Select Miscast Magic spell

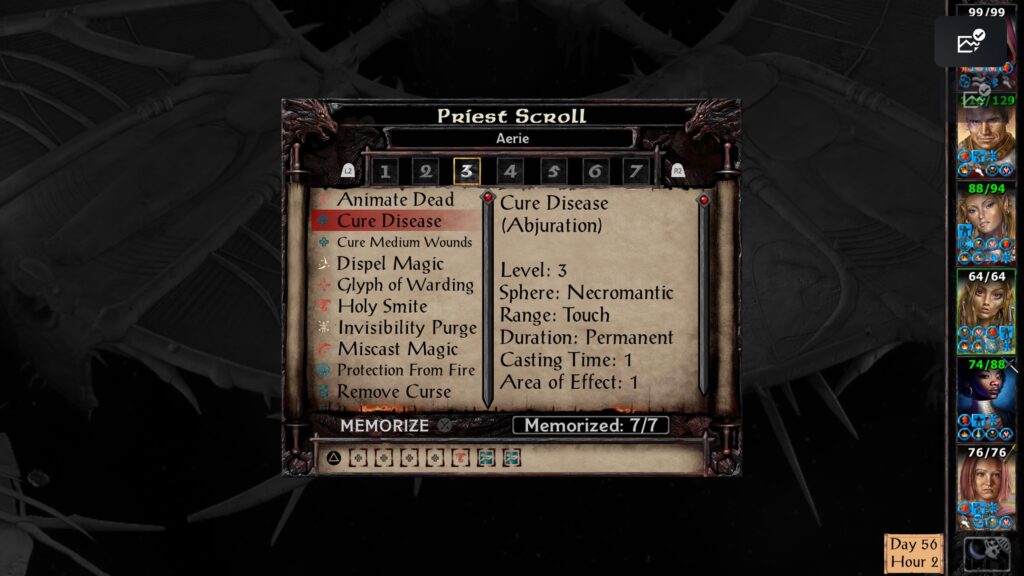(397, 349)
